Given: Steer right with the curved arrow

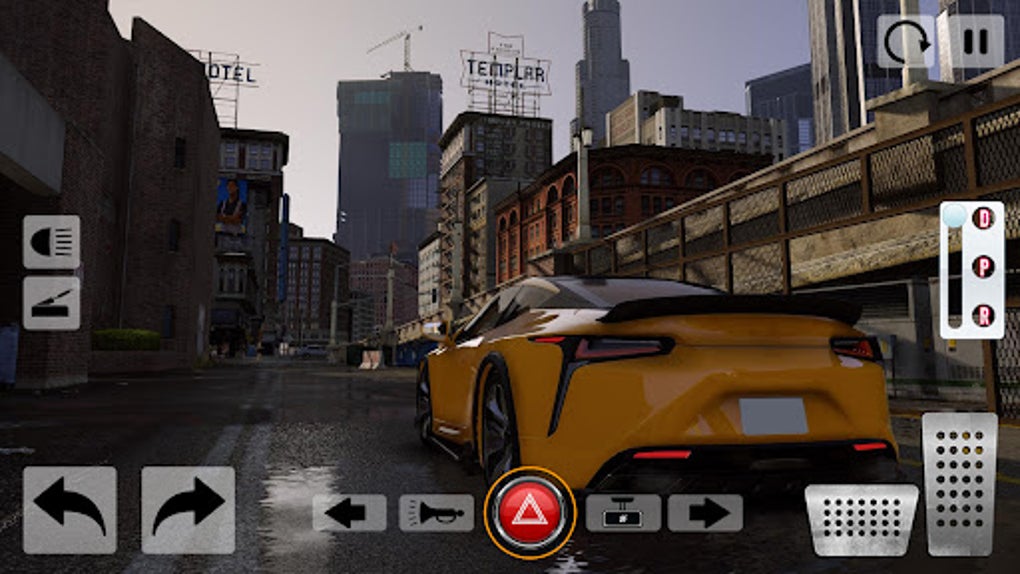Looking at the screenshot, I should click(x=188, y=510).
